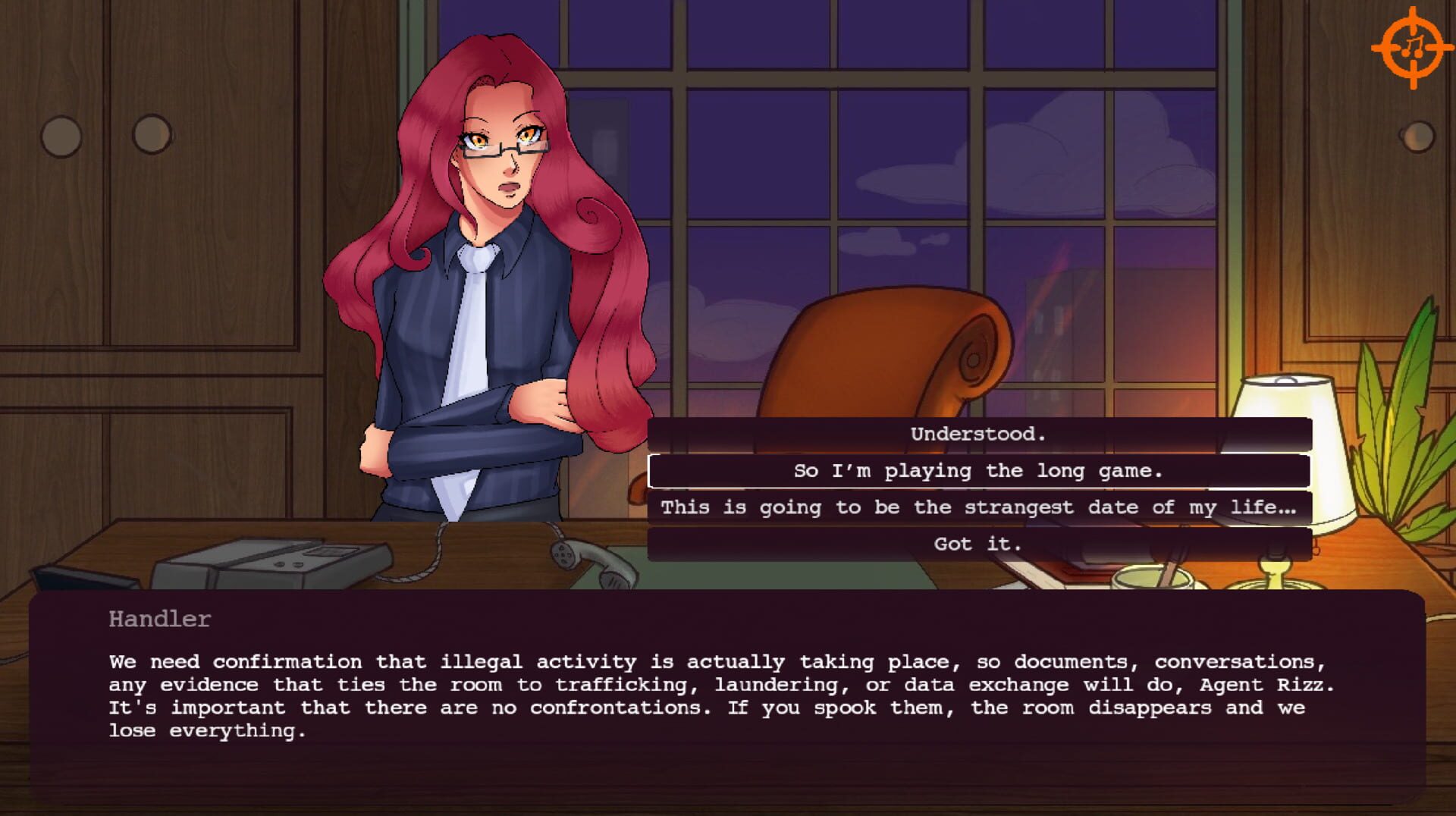Click the Handler name label
Screen dimensions: 1456x816
click(158, 620)
